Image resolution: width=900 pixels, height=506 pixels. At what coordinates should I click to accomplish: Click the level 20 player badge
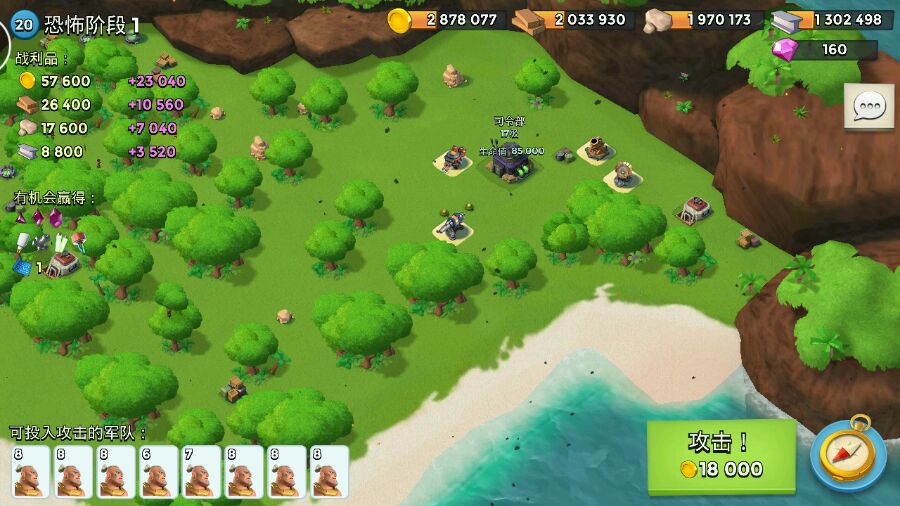(24, 23)
